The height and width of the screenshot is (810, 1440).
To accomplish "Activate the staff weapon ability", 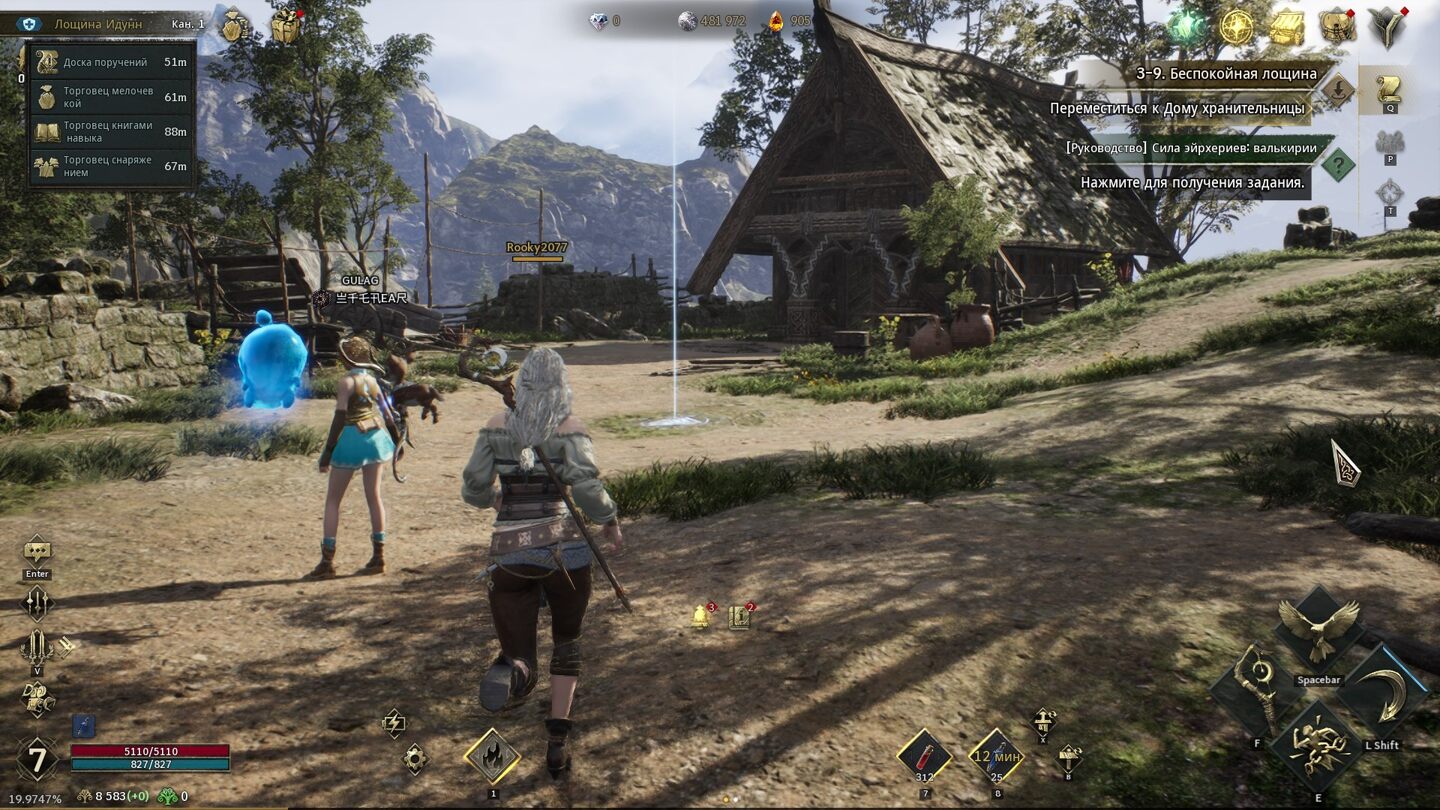I will 1257,690.
